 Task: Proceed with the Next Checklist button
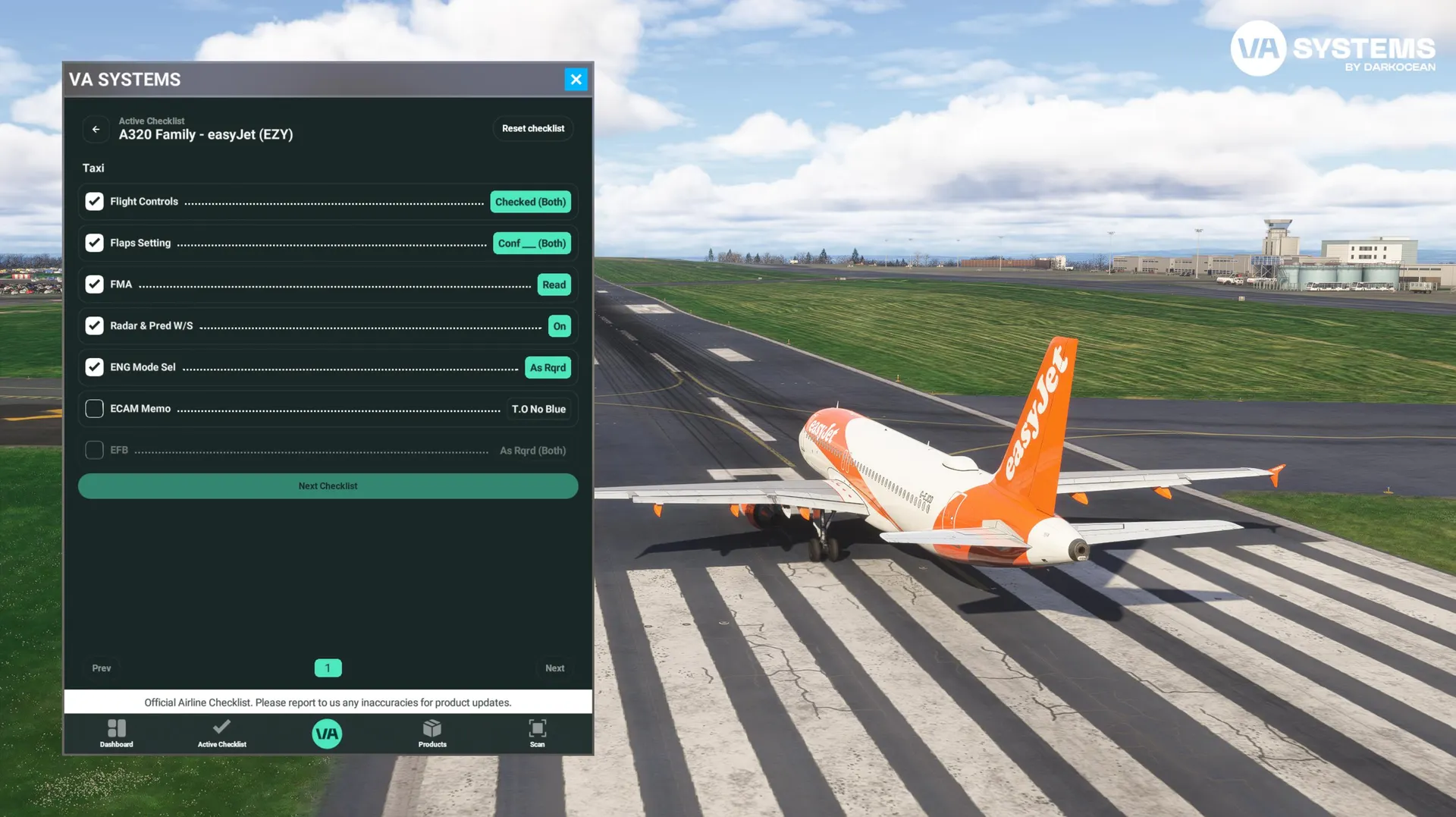pos(328,486)
